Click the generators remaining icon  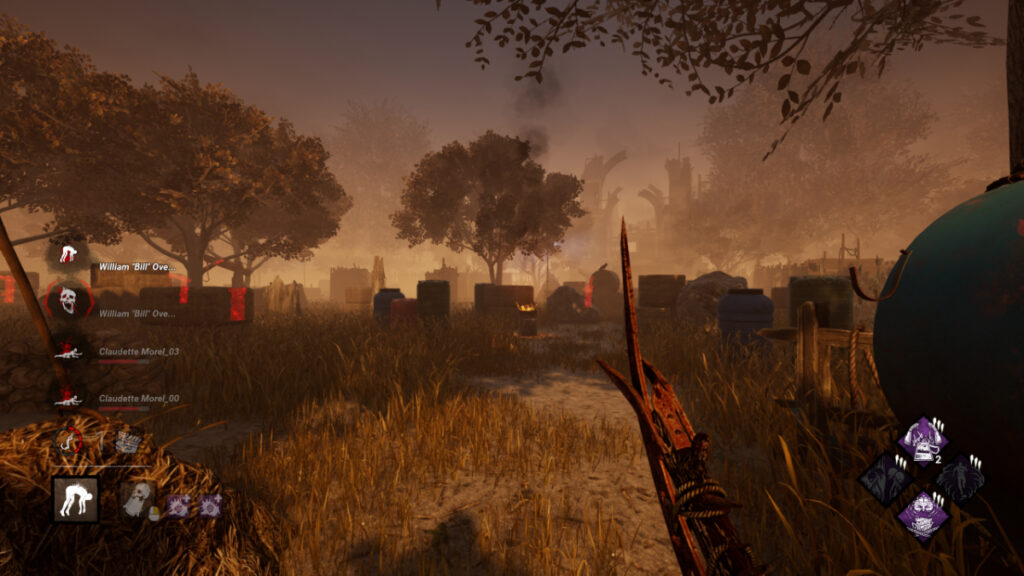tap(126, 440)
